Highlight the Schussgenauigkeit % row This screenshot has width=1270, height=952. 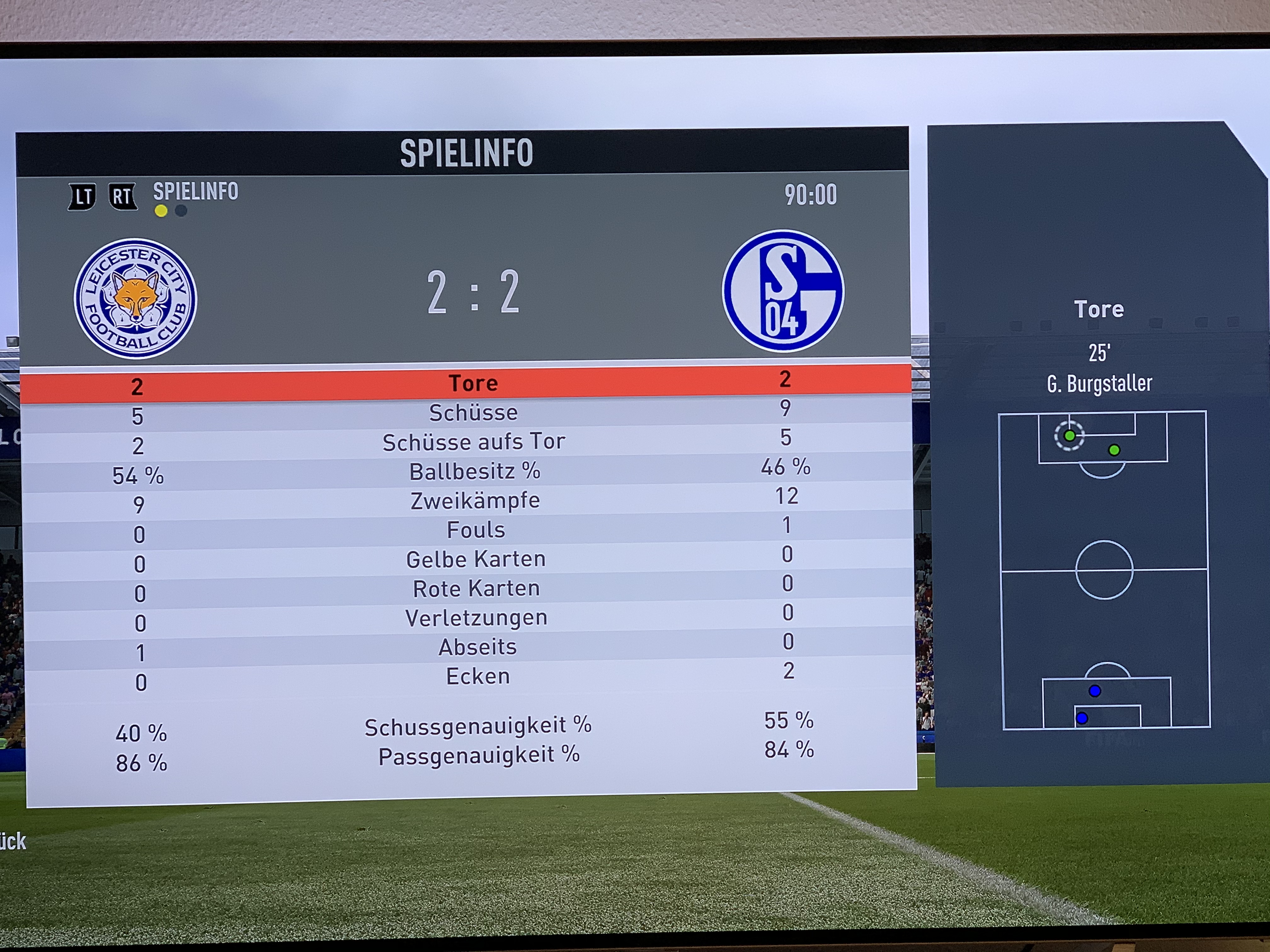(x=478, y=726)
